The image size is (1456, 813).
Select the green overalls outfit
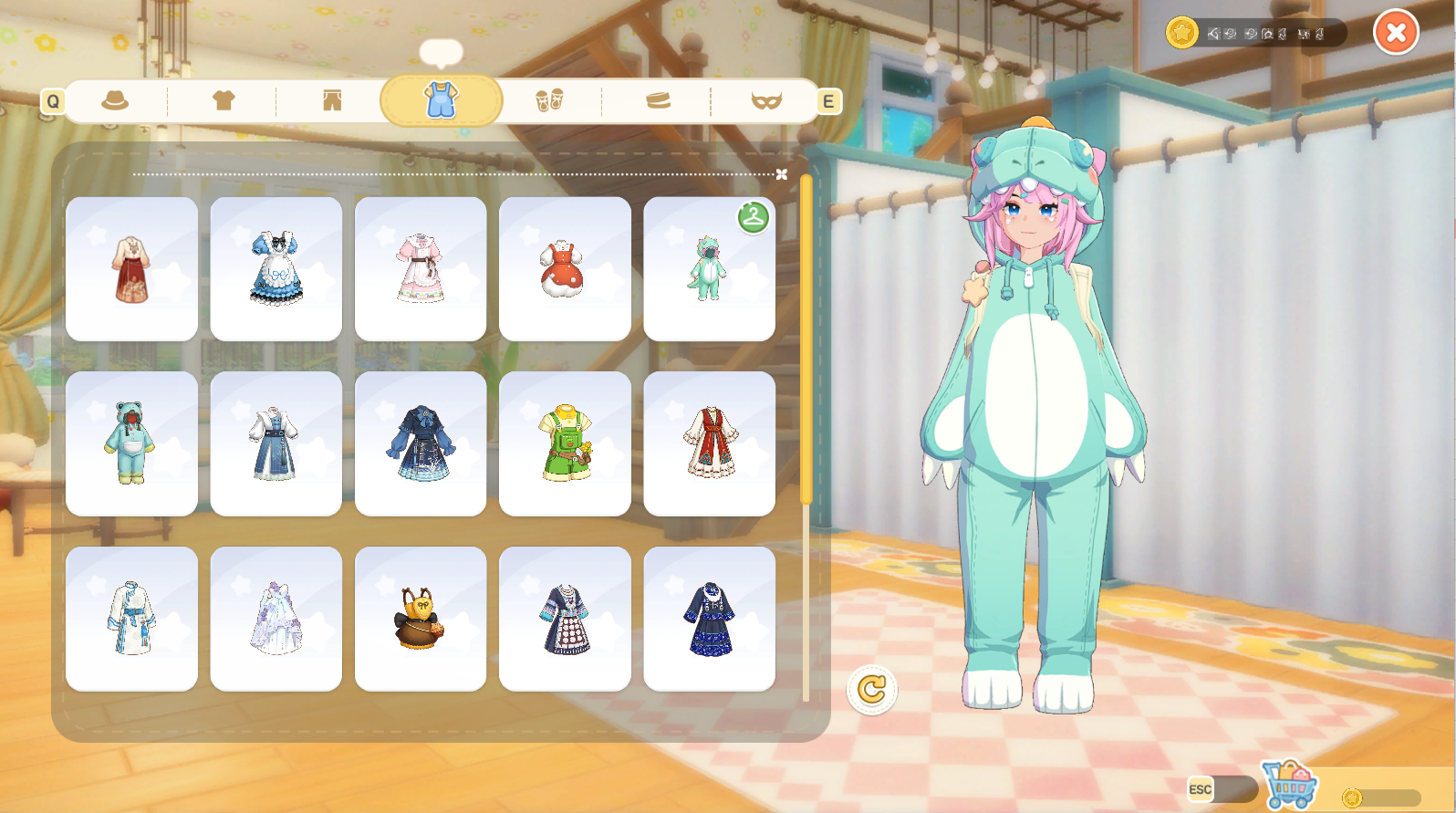tap(565, 443)
